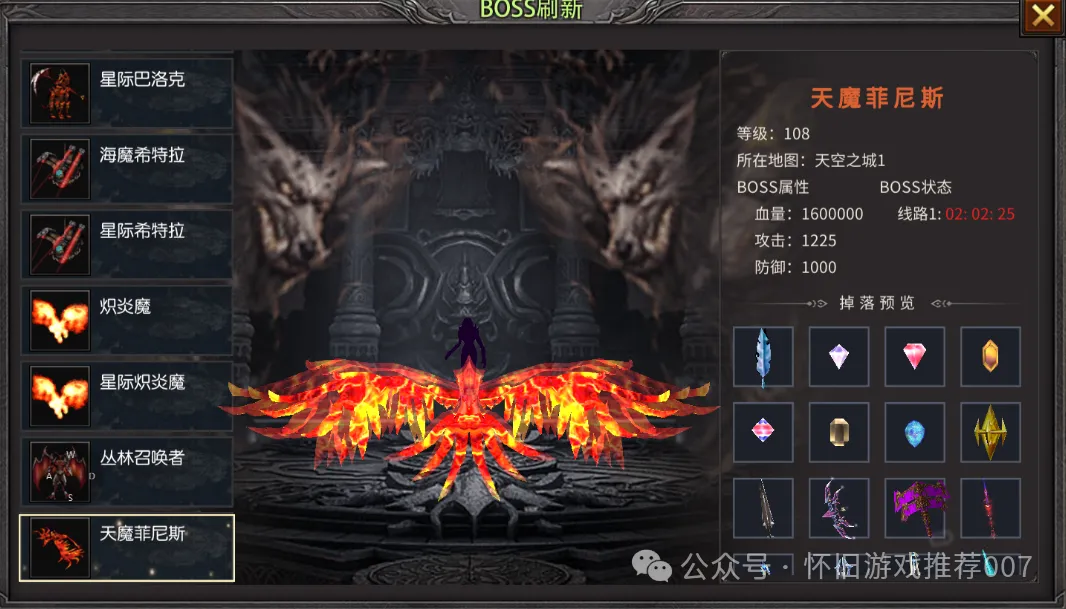Inspect the blue teardrop gem drop
The width and height of the screenshot is (1066, 609).
click(x=915, y=432)
